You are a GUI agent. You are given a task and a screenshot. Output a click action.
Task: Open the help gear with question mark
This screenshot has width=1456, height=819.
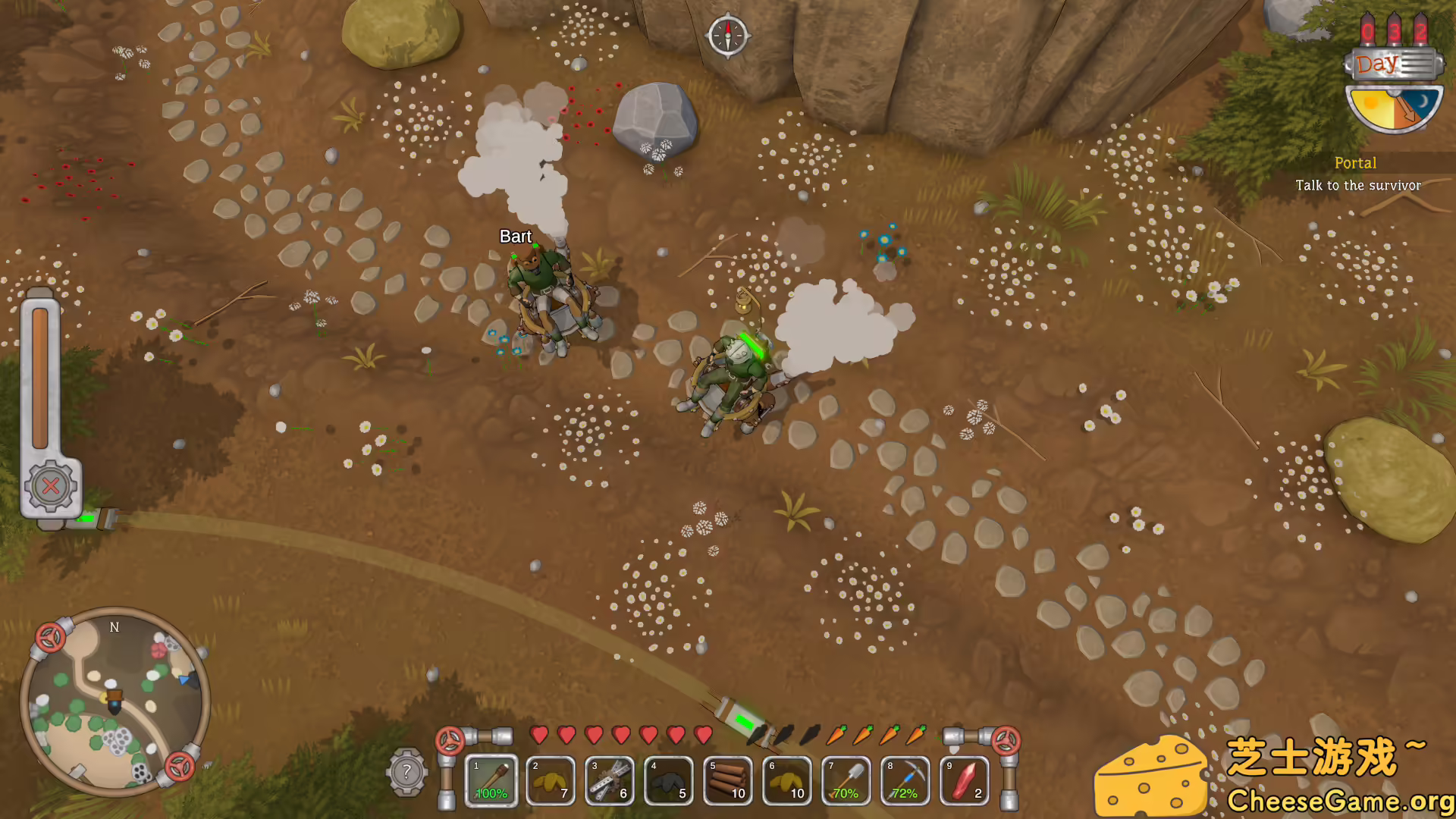tap(406, 773)
